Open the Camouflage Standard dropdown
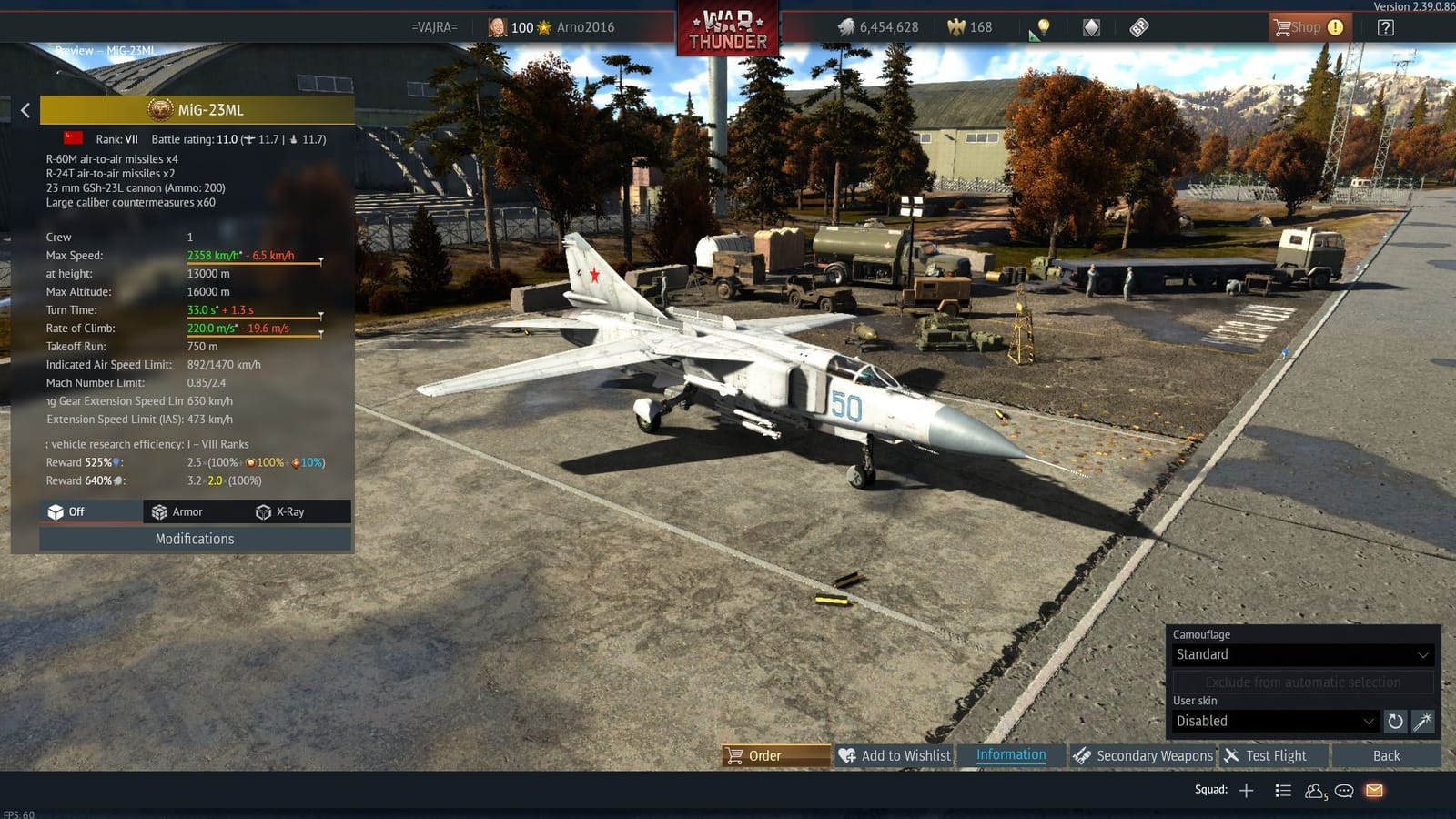Viewport: 1456px width, 819px height. pyautogui.click(x=1301, y=654)
